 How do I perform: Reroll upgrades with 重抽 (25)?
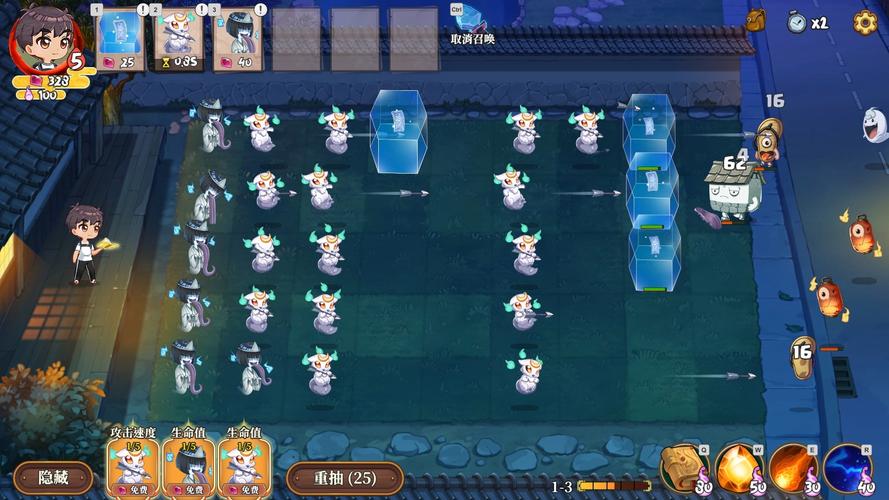tap(344, 477)
